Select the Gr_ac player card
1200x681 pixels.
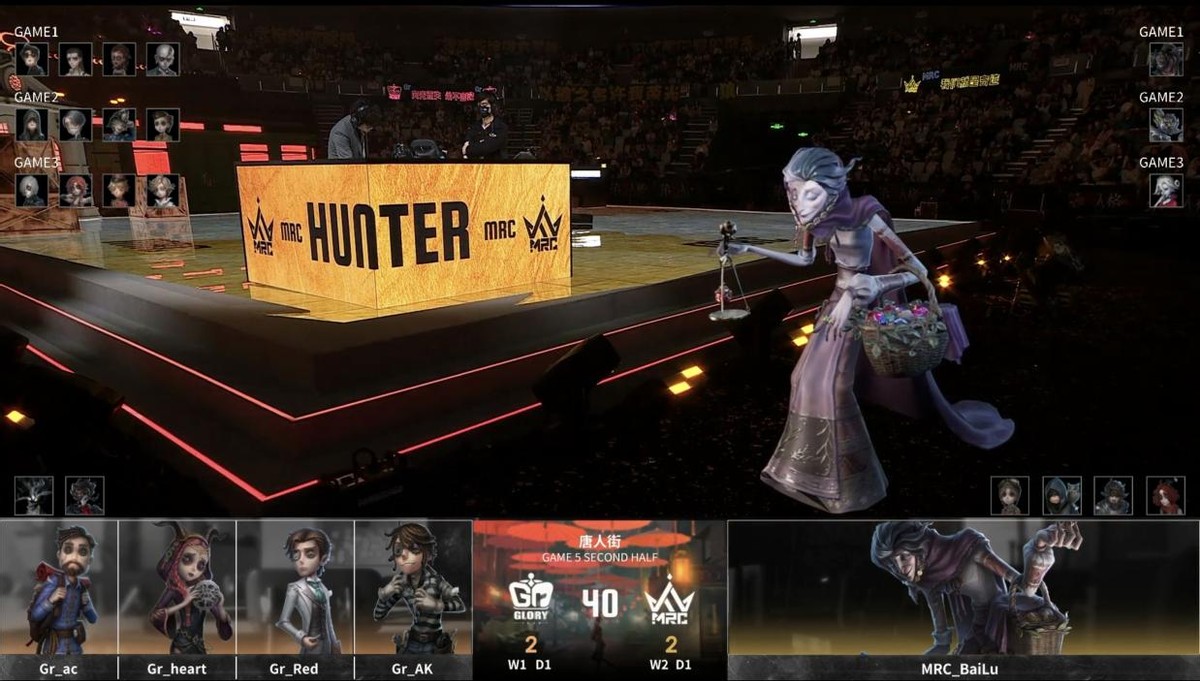60,598
